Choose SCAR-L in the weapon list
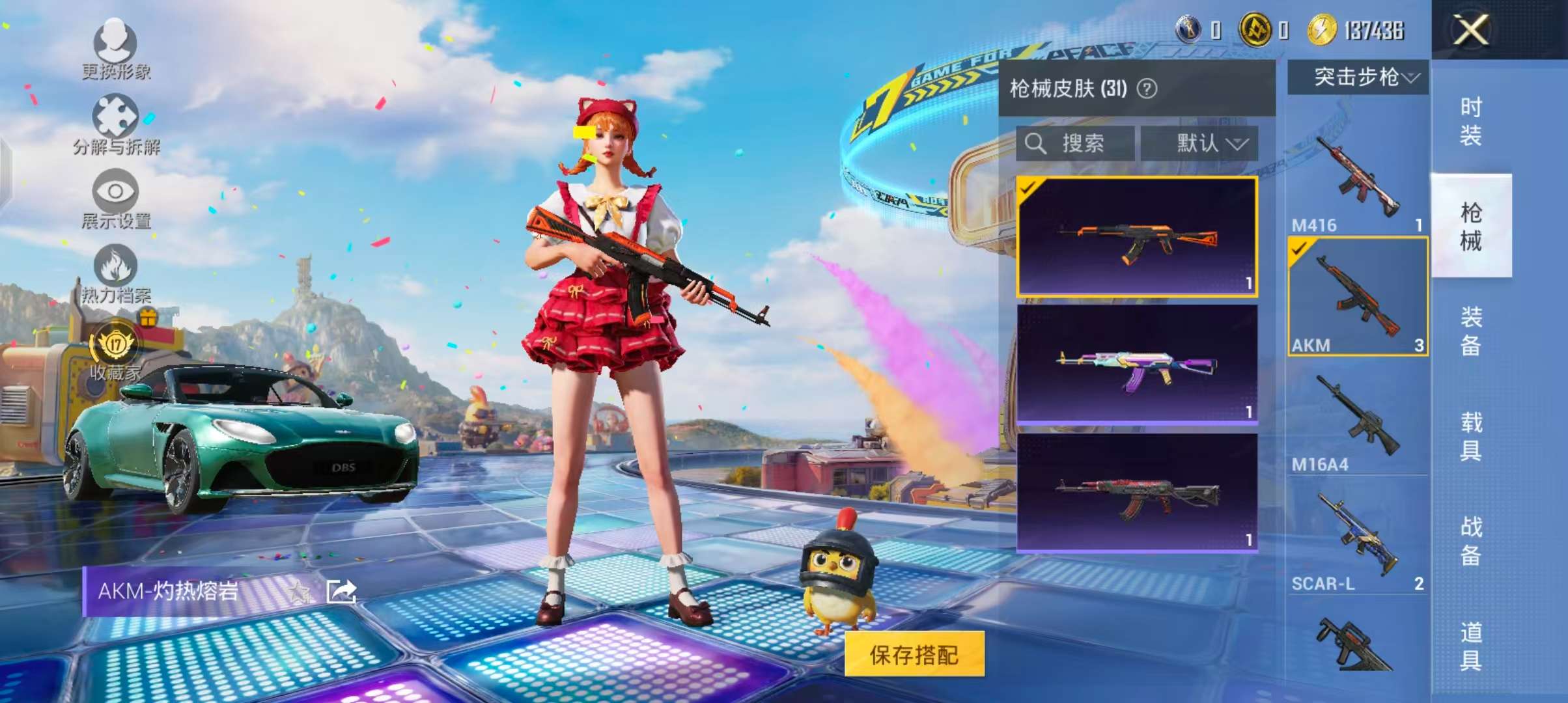1568x703 pixels. click(x=1358, y=538)
